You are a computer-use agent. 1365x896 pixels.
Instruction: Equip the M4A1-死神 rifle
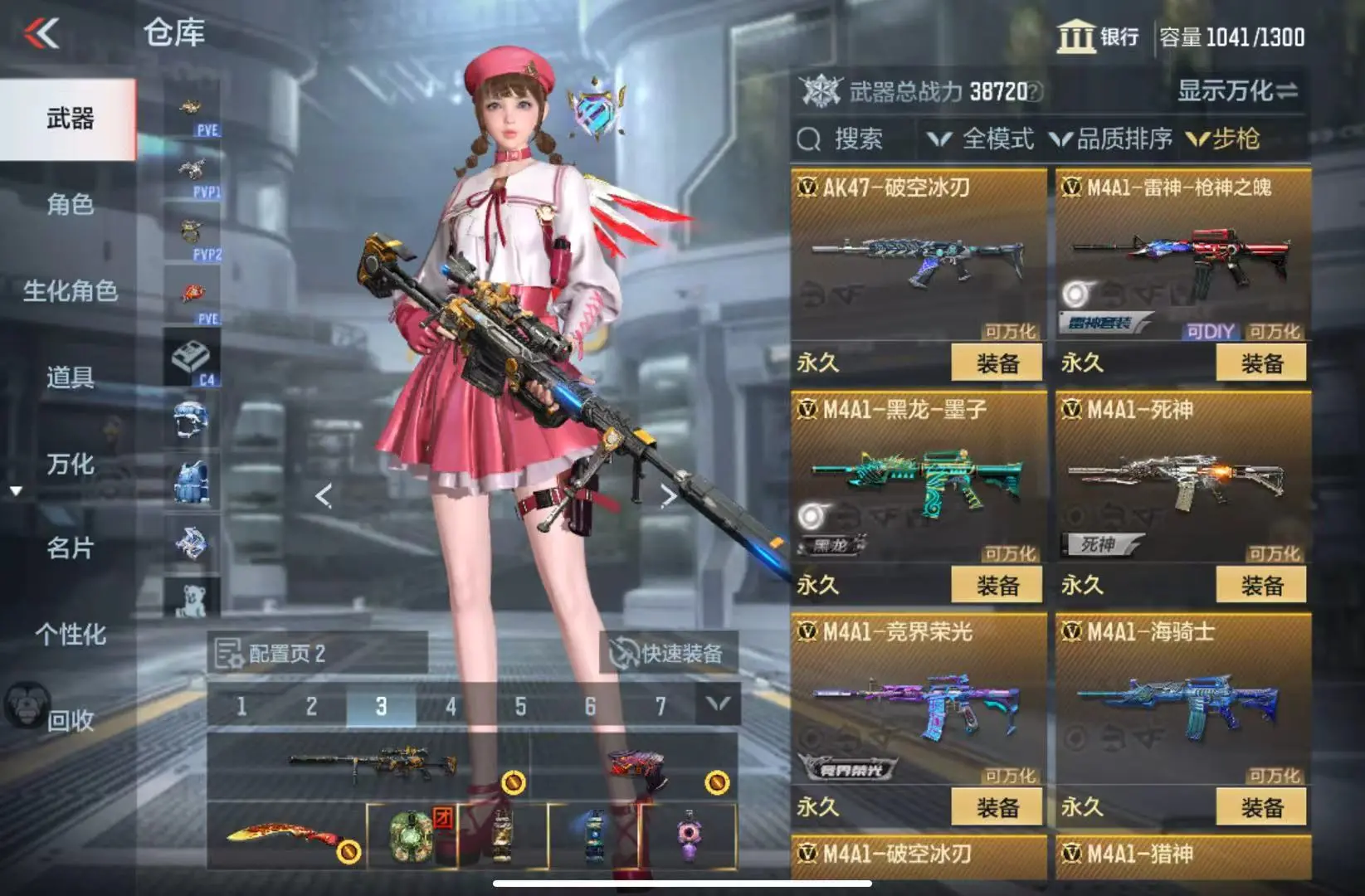click(1261, 586)
